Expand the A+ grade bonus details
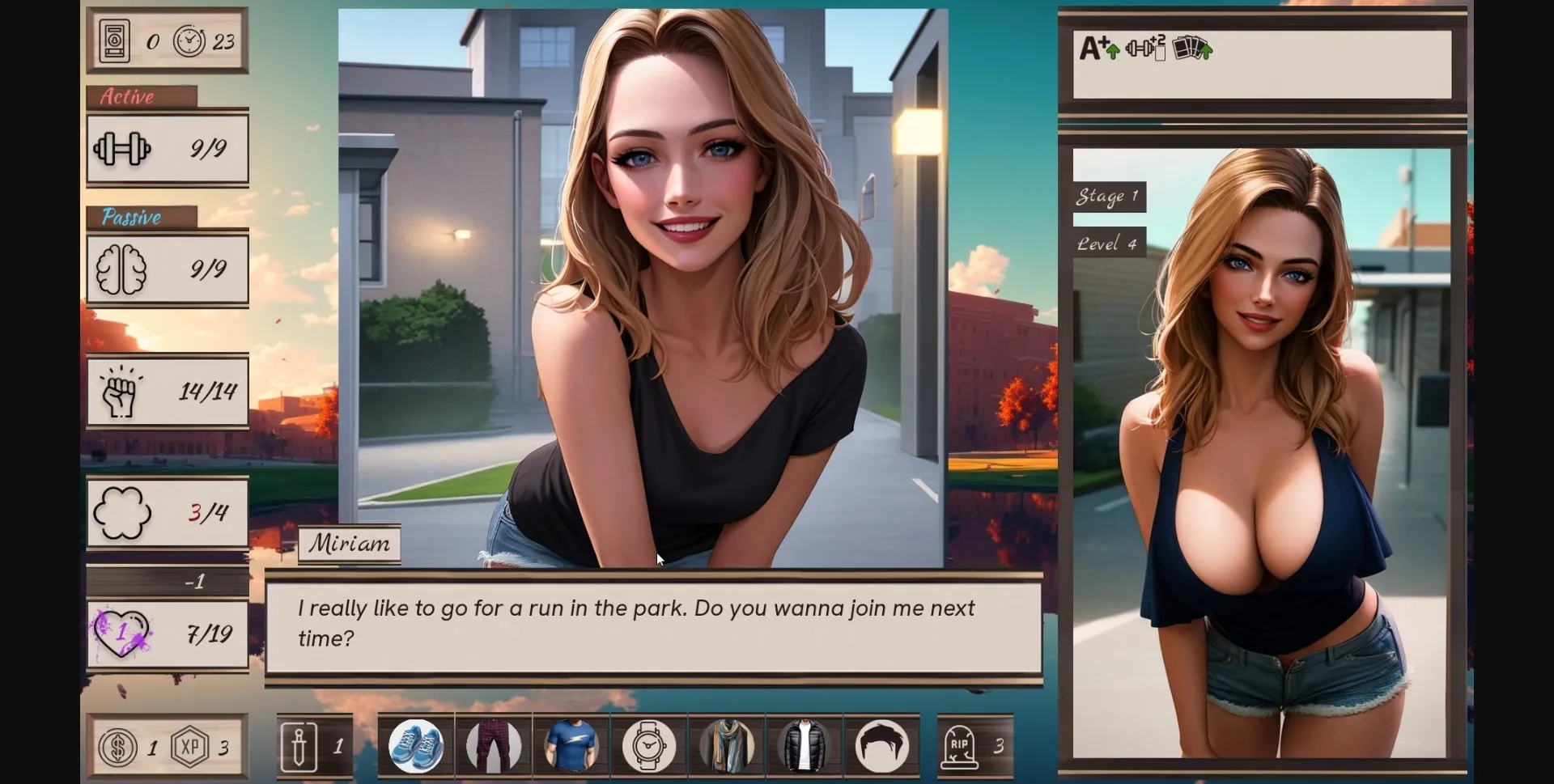 (1098, 49)
